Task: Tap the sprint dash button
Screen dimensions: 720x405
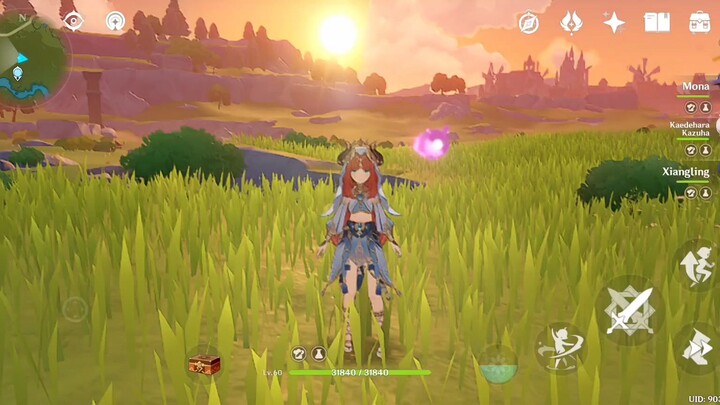Action: (x=697, y=347)
